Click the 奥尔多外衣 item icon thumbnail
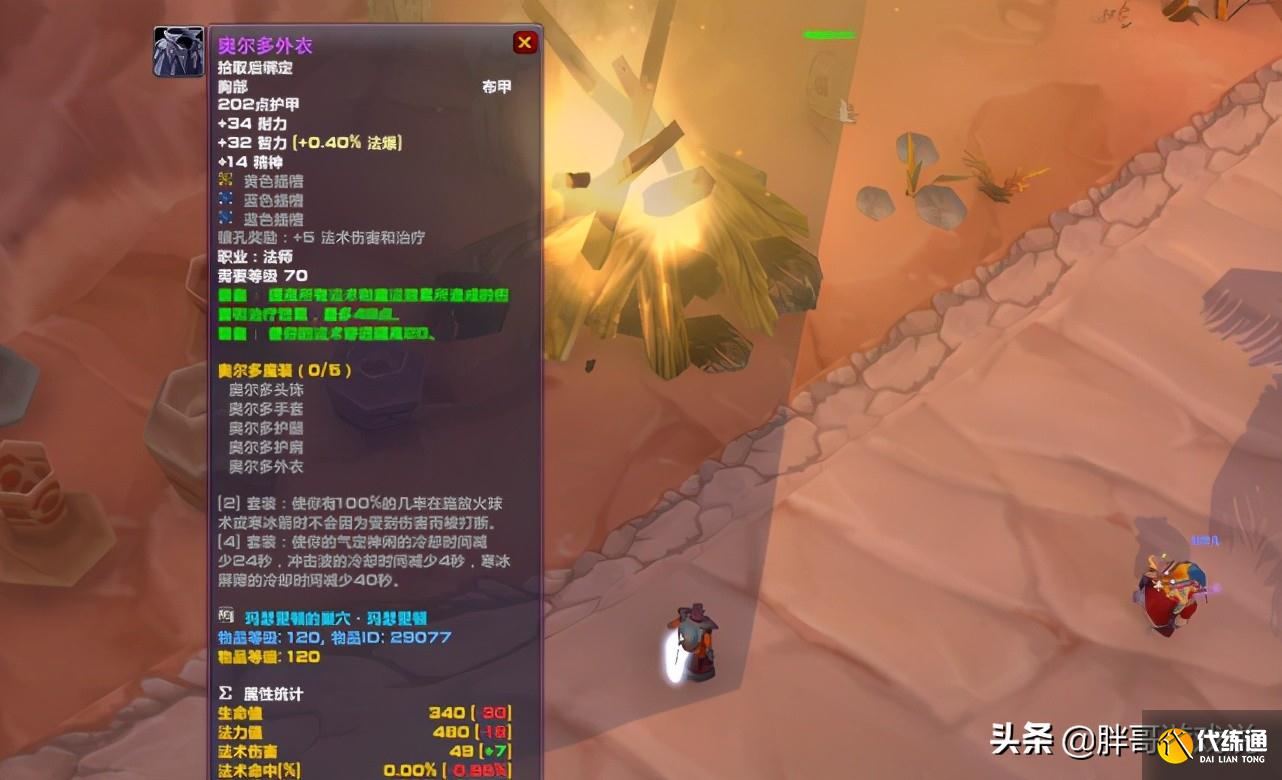Screen dimensions: 1282x780 [178, 50]
